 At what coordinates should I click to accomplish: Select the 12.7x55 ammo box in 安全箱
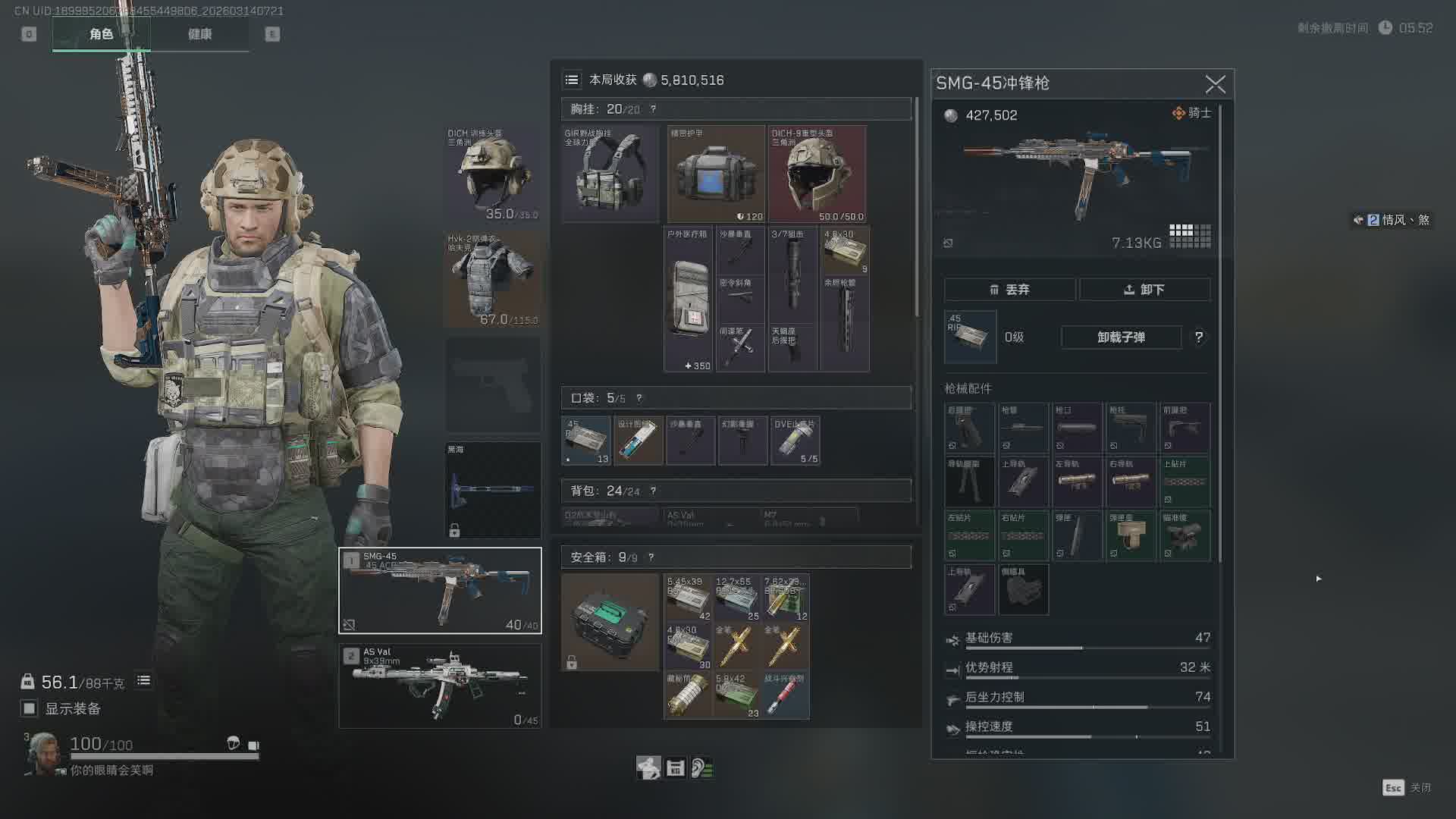click(736, 598)
